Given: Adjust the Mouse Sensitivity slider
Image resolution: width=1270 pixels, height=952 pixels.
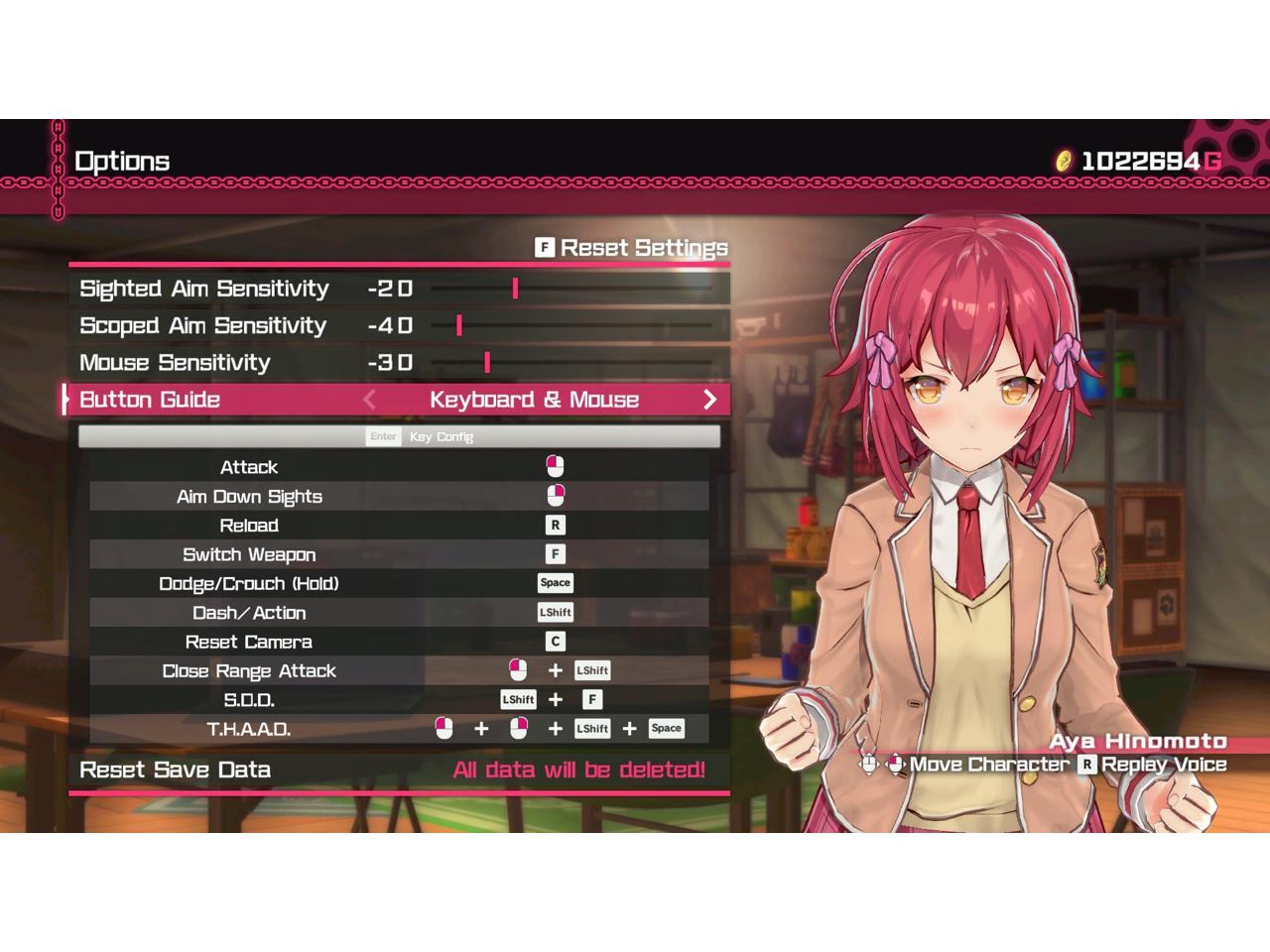Looking at the screenshot, I should (x=487, y=363).
